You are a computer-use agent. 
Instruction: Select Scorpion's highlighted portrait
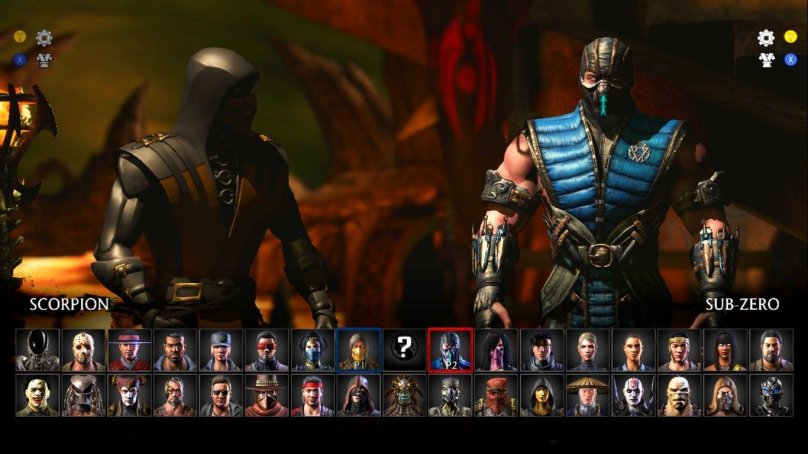[358, 351]
